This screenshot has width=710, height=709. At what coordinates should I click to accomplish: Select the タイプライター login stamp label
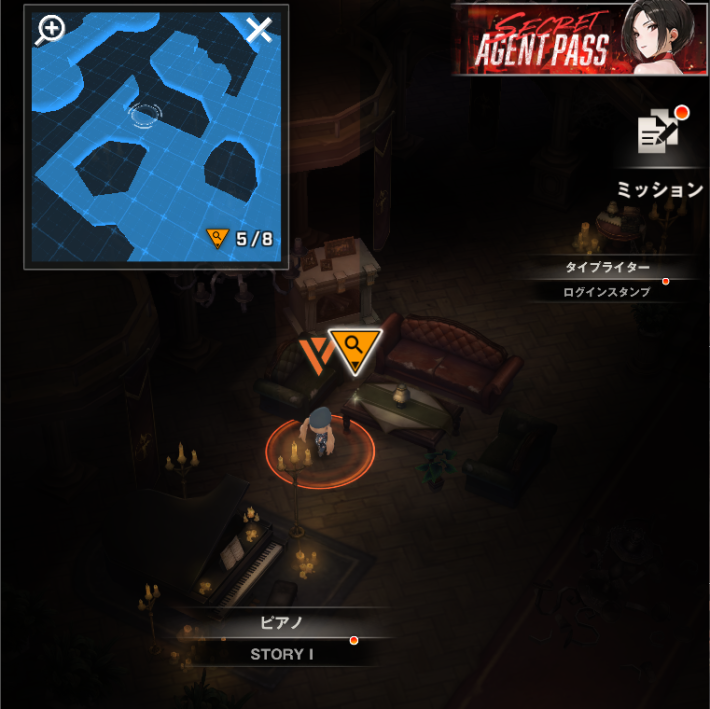click(x=607, y=279)
